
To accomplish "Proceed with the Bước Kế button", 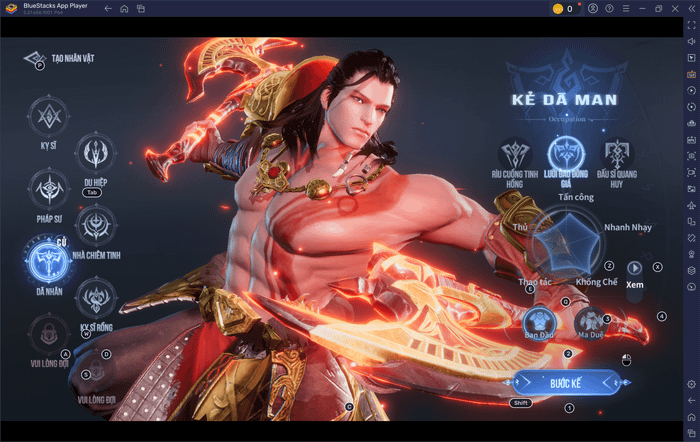I will (566, 383).
